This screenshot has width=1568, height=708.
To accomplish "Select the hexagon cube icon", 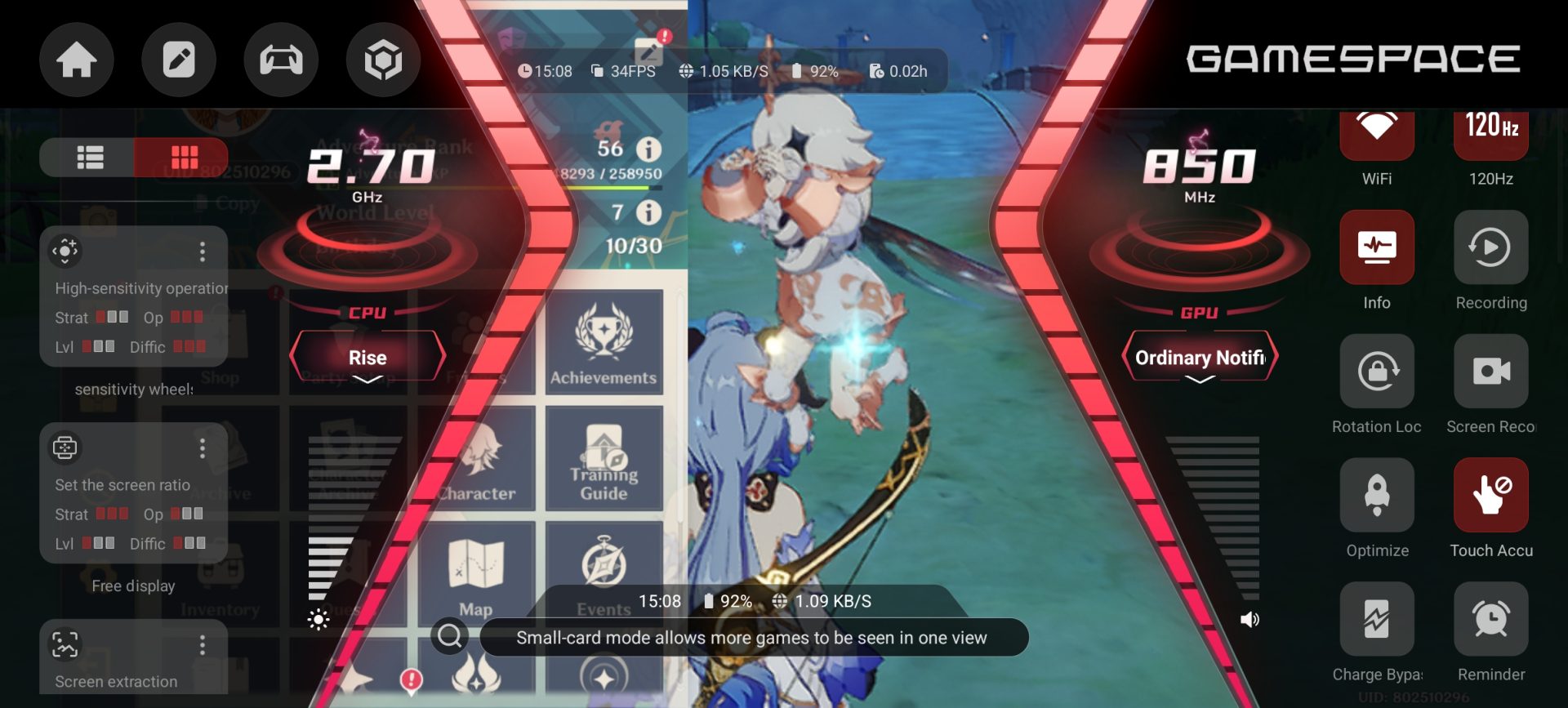I will point(383,60).
